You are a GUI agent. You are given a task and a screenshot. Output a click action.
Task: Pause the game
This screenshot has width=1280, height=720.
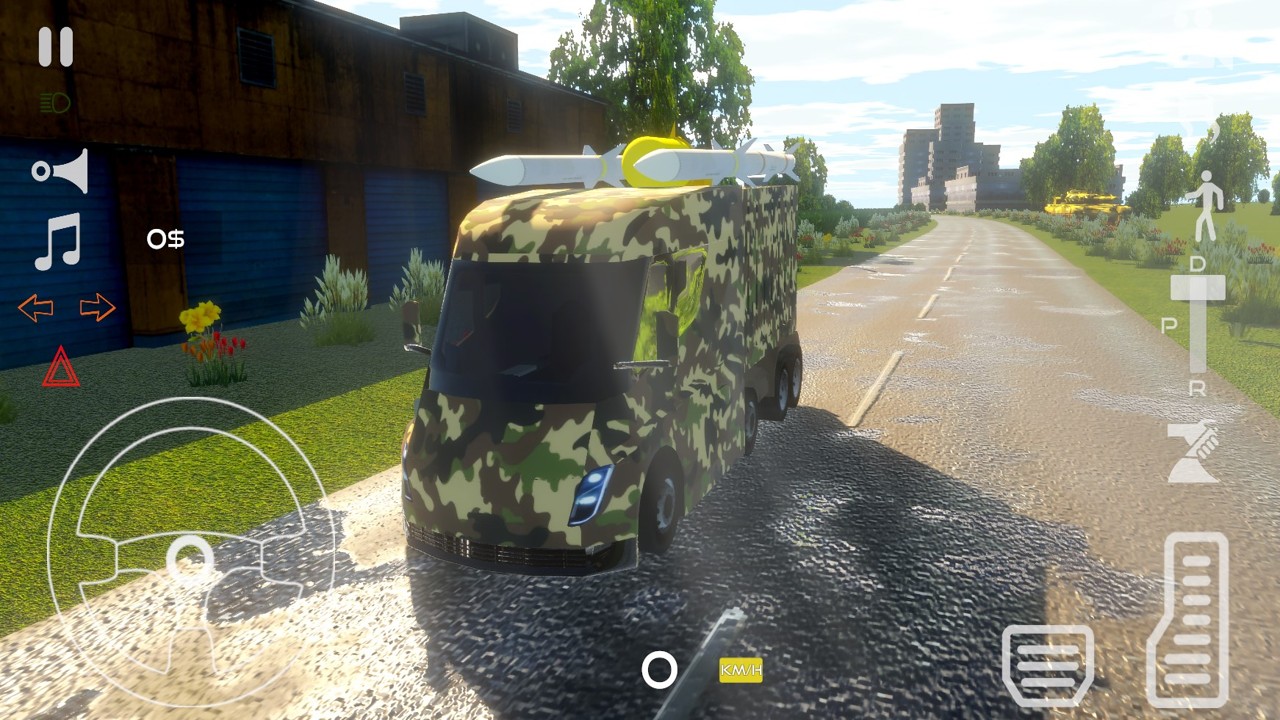[x=55, y=45]
